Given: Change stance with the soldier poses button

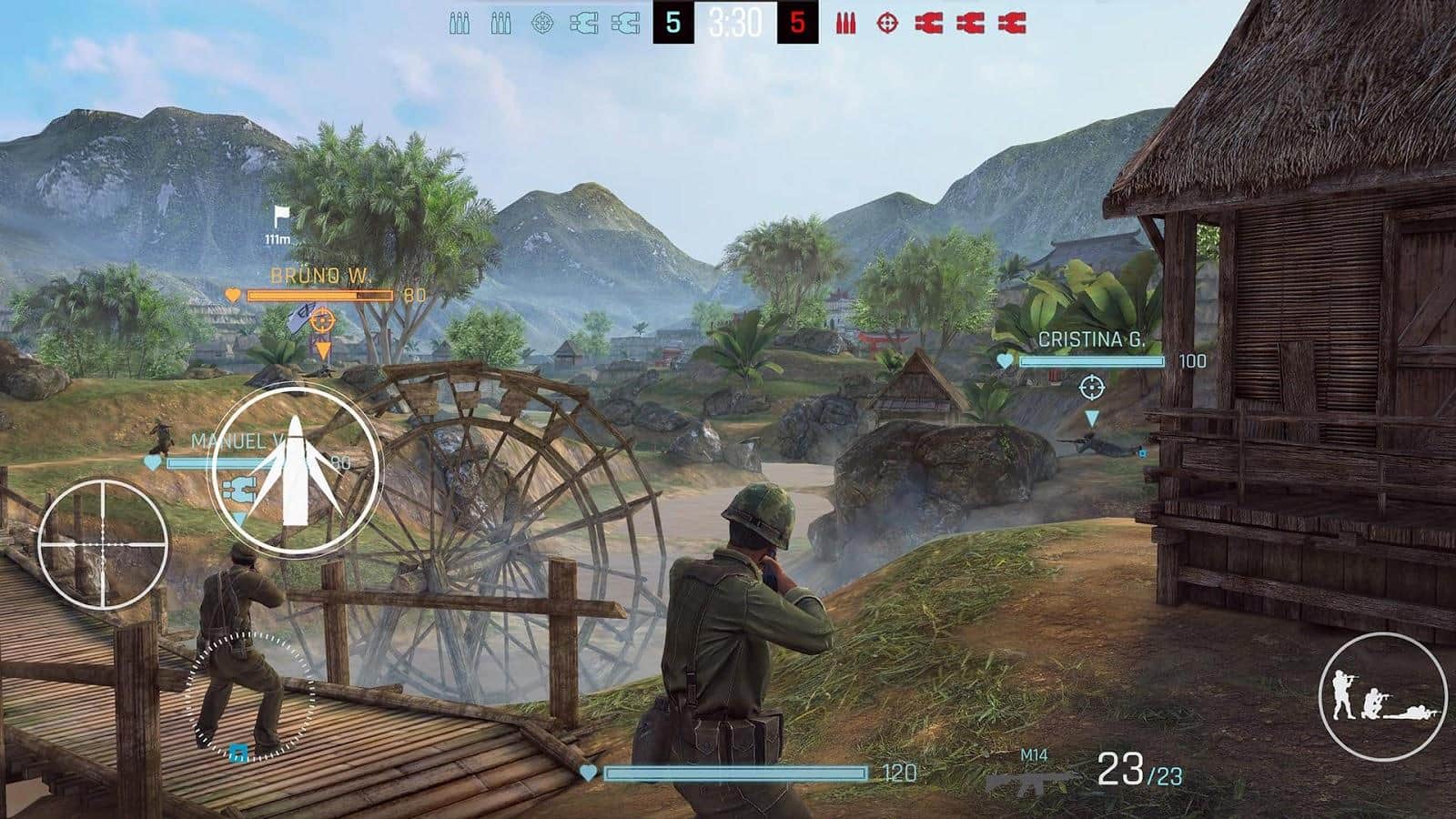Looking at the screenshot, I should click(x=1382, y=696).
